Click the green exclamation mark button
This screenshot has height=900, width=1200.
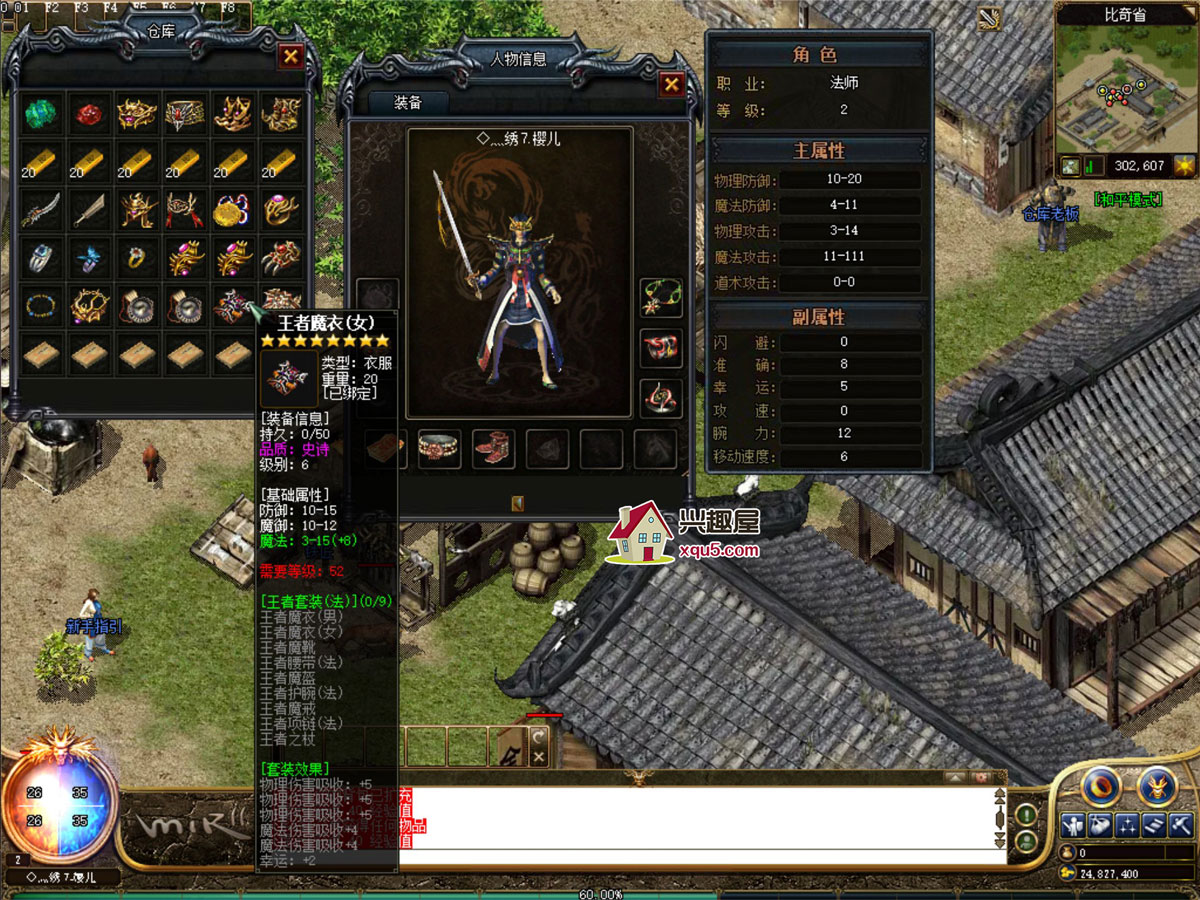(1026, 815)
